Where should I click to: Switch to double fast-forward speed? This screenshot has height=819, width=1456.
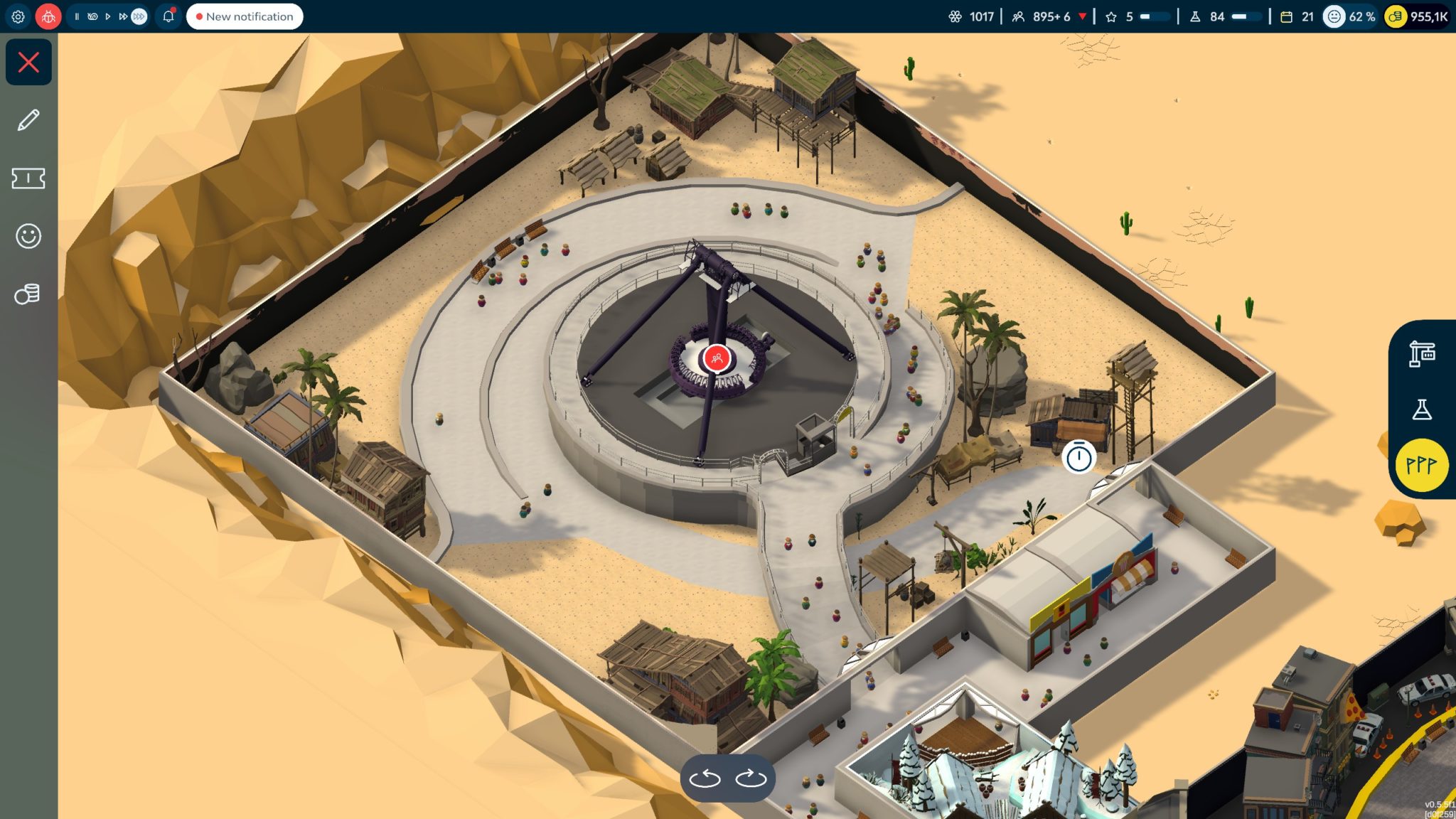122,16
